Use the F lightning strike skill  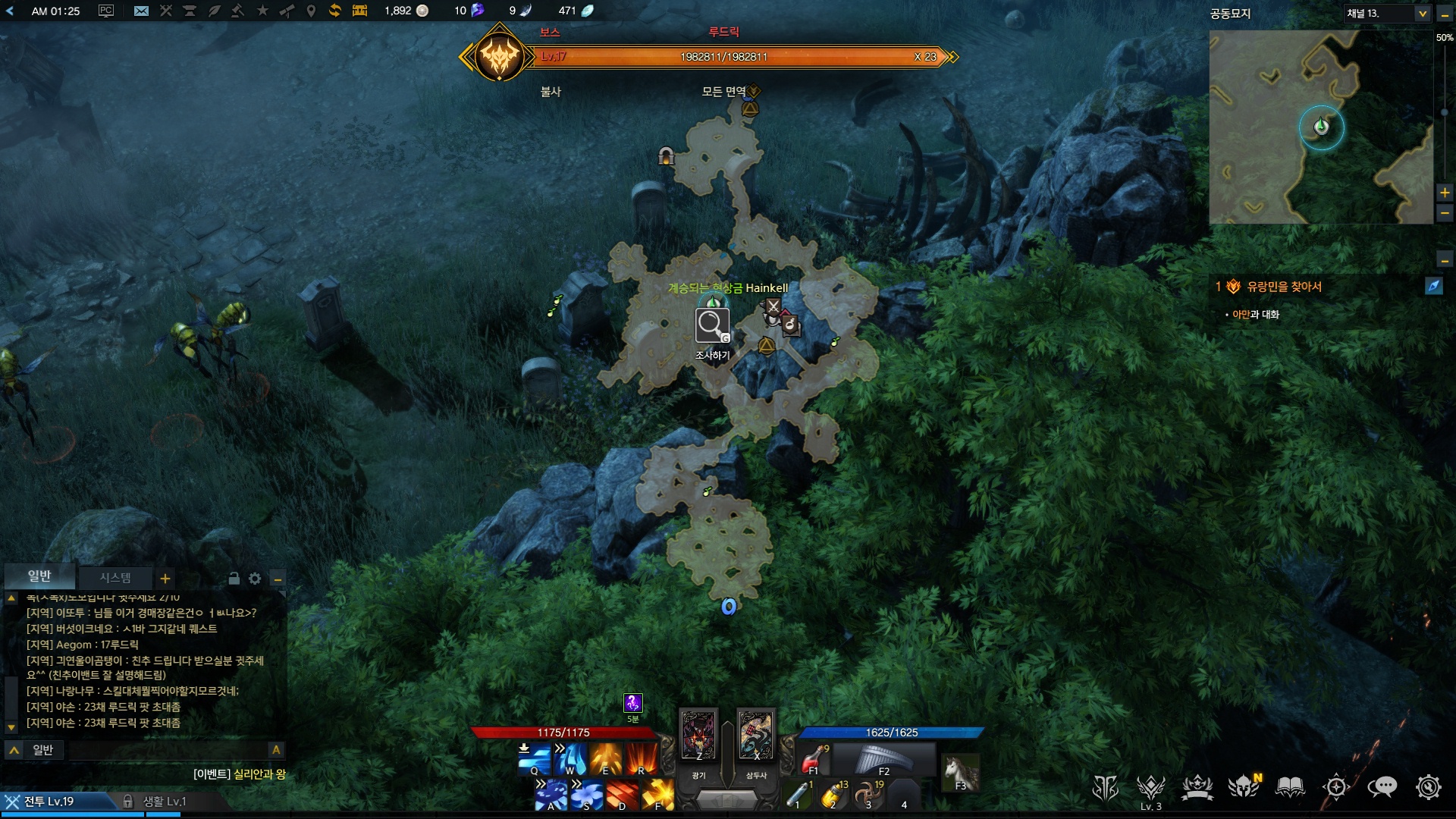pos(658,794)
